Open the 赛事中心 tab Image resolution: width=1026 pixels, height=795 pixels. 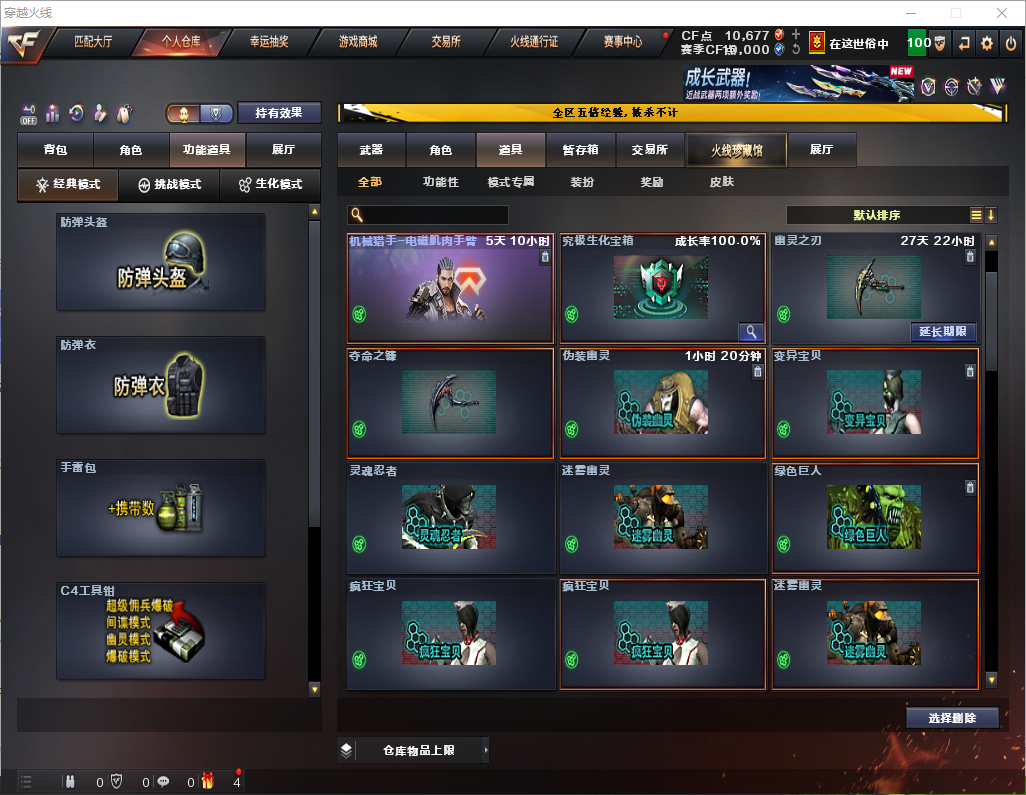(x=622, y=42)
